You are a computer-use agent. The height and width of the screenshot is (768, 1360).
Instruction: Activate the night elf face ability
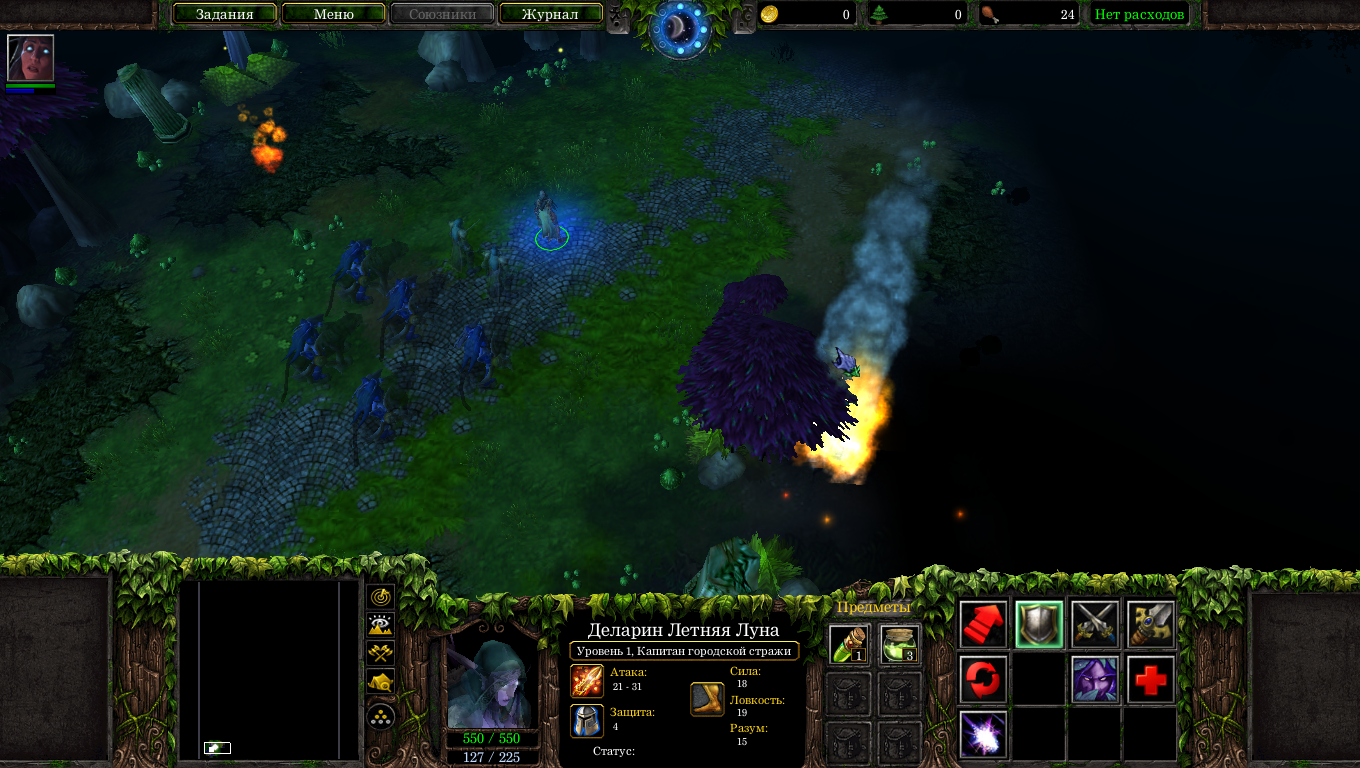[x=1095, y=680]
